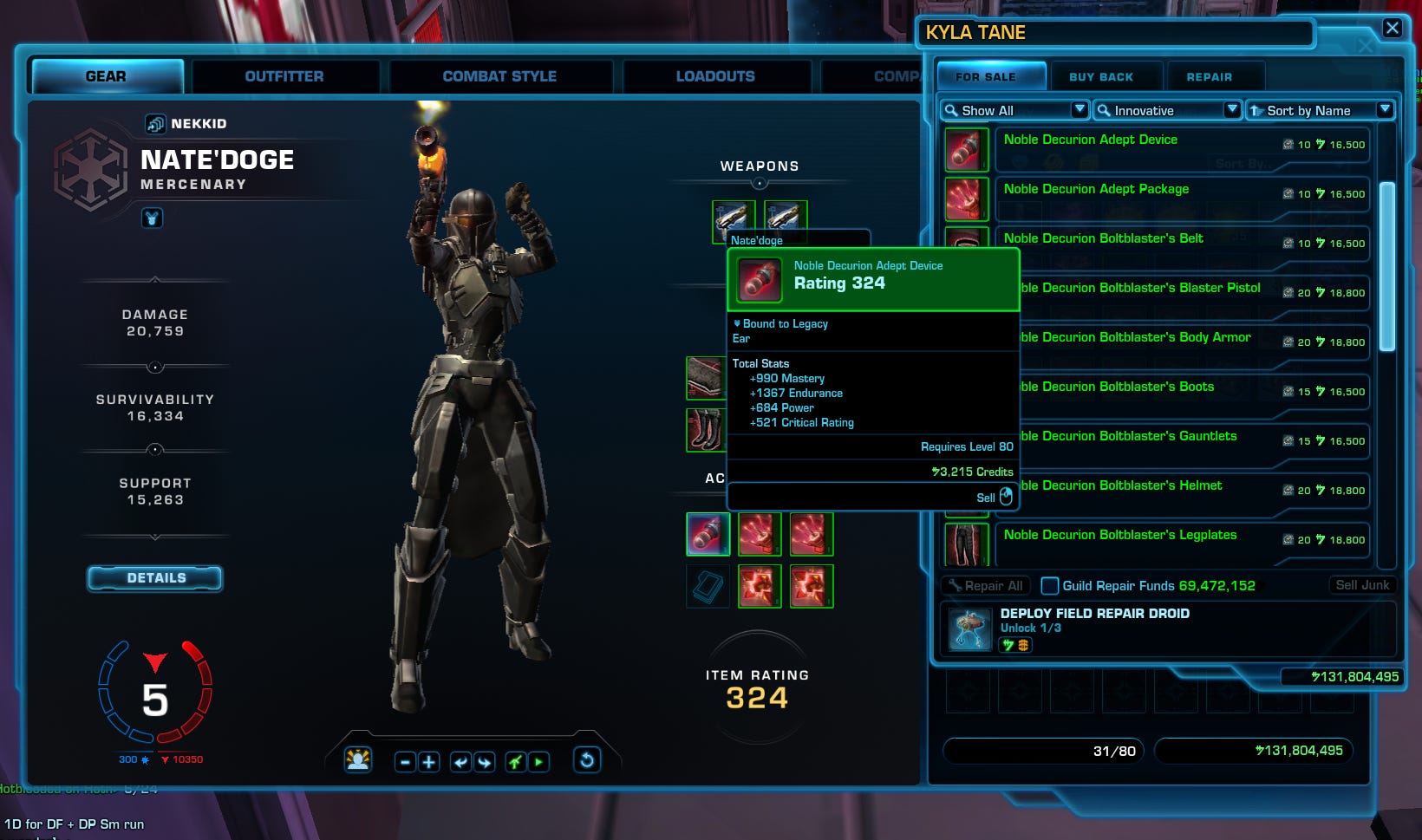
Task: Select the Noble Decurion Boltblaster's Legplates icon
Action: (x=966, y=544)
